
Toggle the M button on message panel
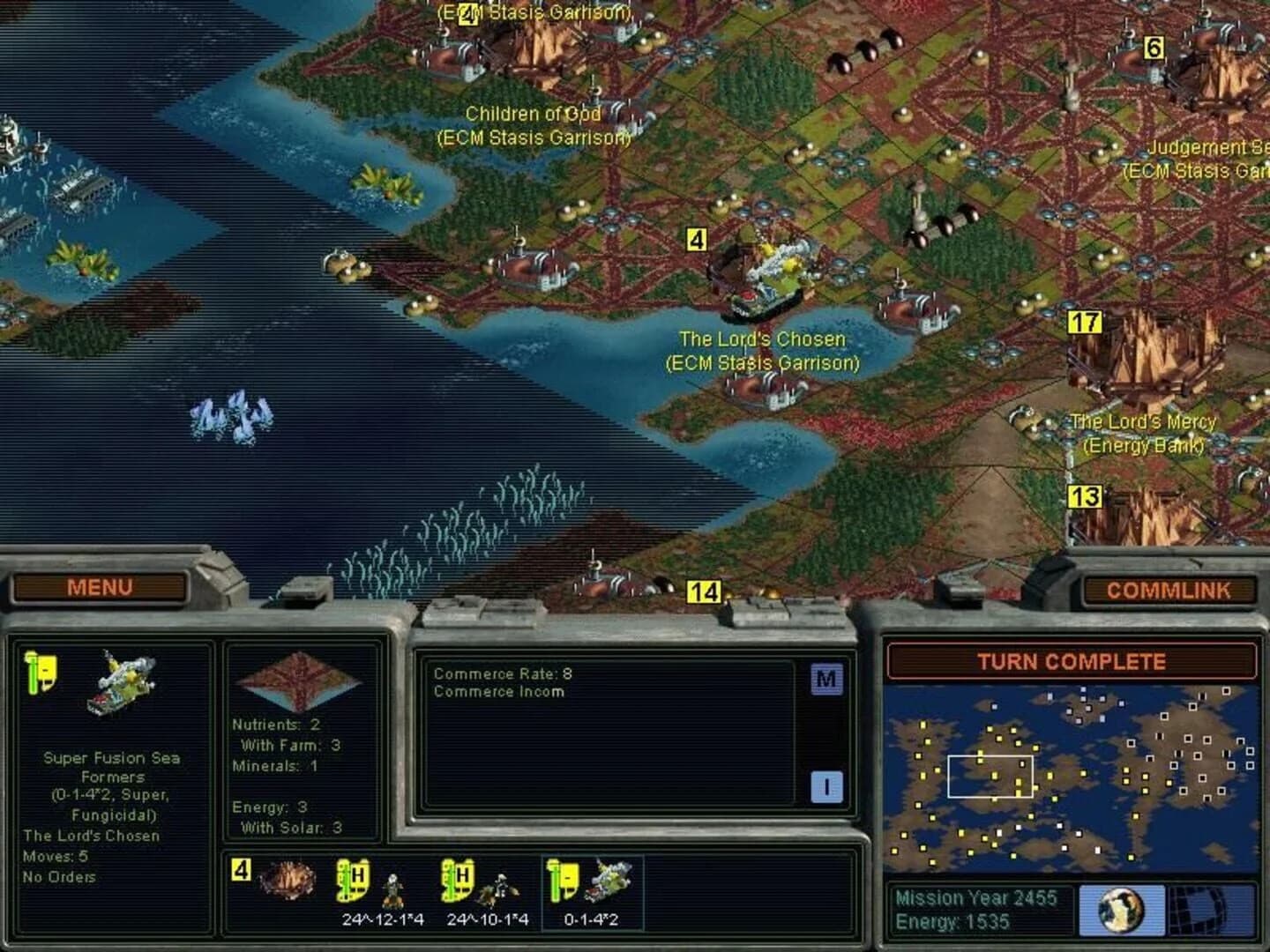click(826, 681)
